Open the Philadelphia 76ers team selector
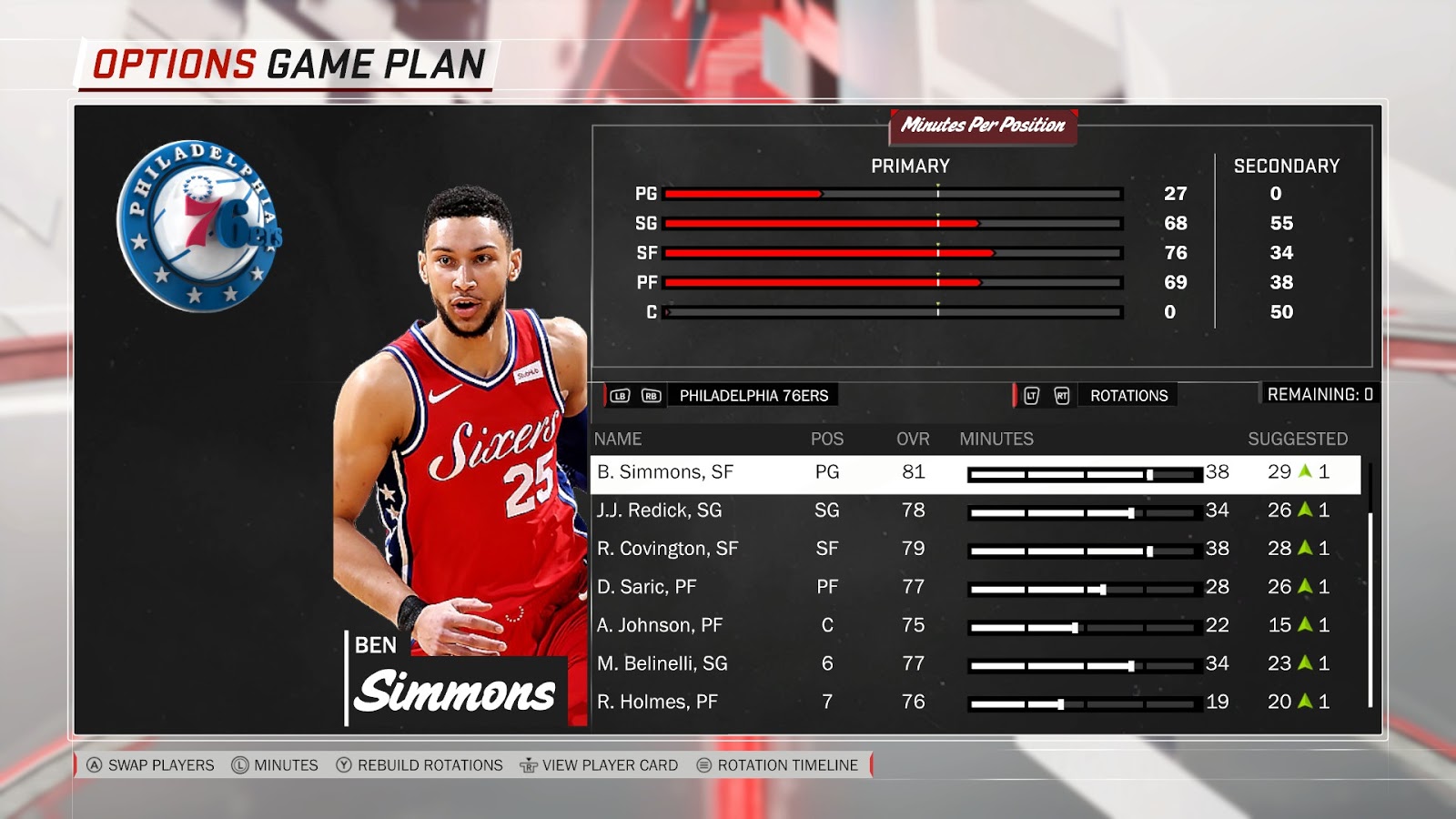 click(755, 396)
